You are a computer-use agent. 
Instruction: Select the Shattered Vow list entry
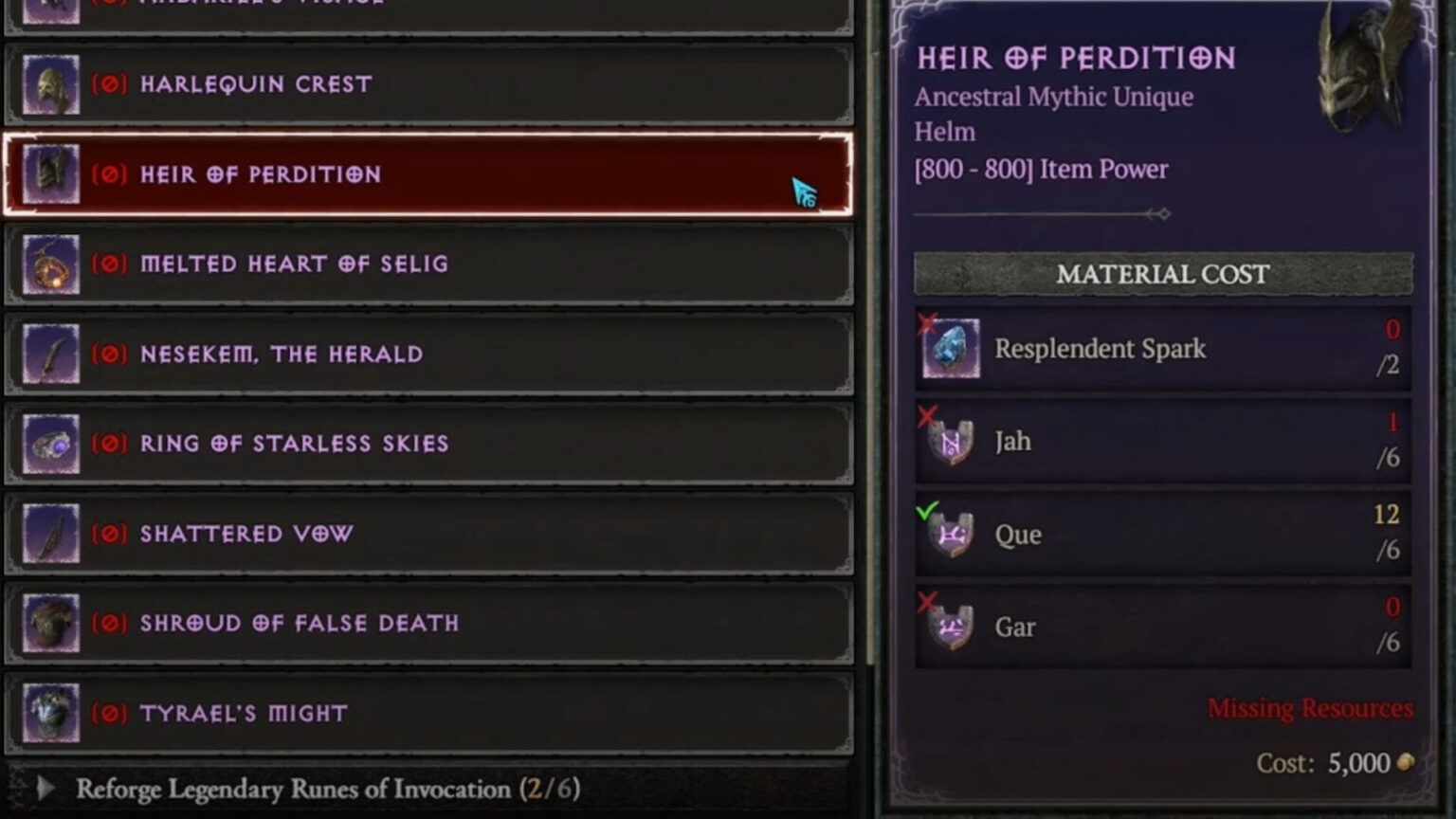click(427, 533)
